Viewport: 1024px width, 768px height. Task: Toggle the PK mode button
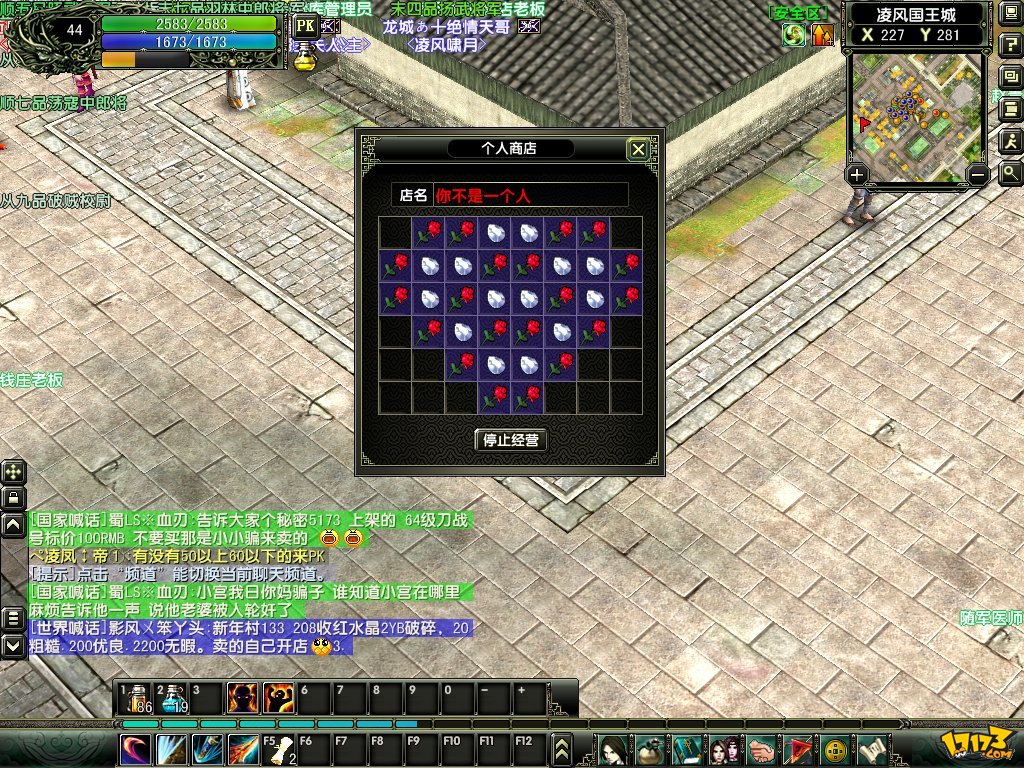point(306,25)
